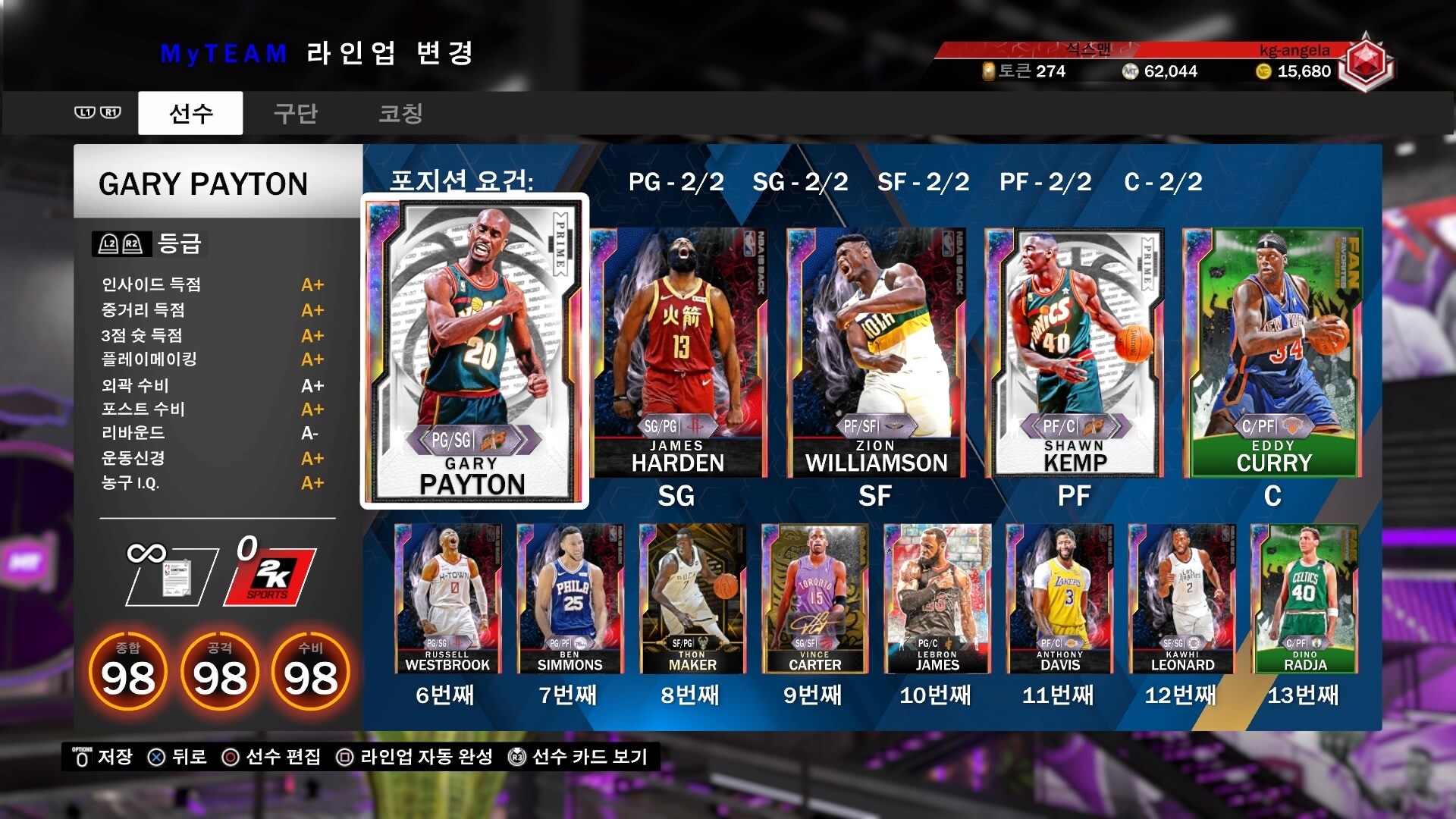Click the 라인업 자동 완성 option
This screenshot has height=819, width=1456.
tap(416, 757)
